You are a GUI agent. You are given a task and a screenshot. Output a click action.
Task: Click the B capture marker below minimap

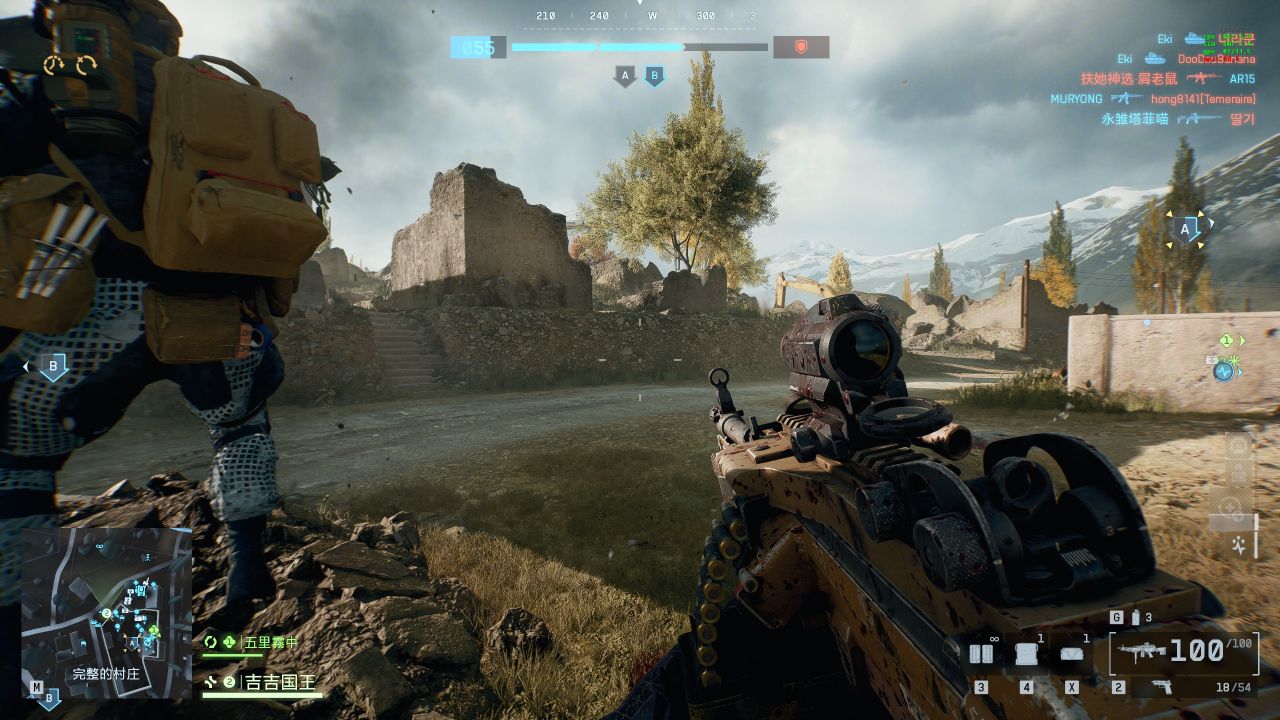point(49,698)
